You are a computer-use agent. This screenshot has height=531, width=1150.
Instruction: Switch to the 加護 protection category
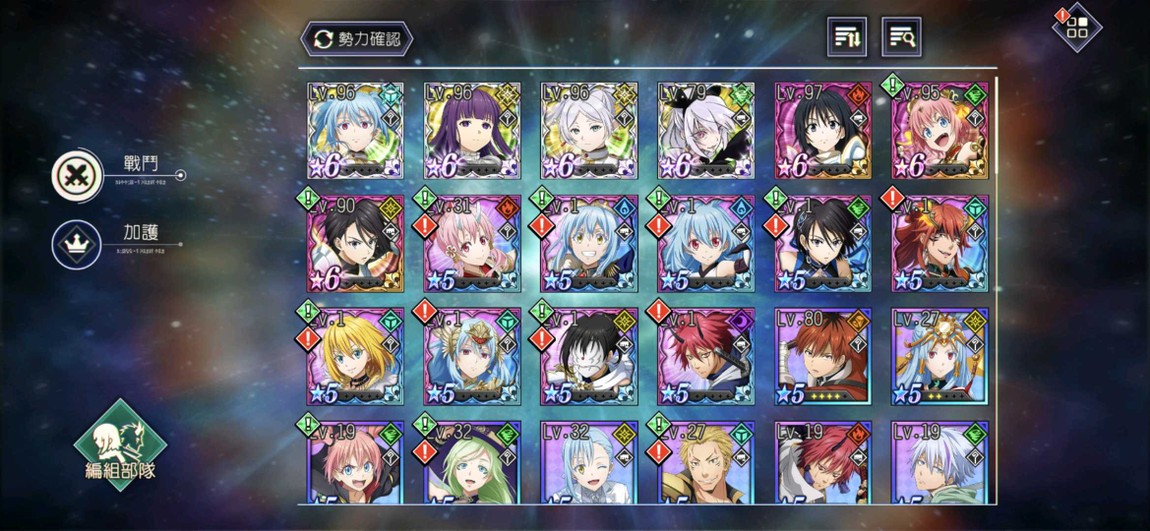click(x=78, y=244)
